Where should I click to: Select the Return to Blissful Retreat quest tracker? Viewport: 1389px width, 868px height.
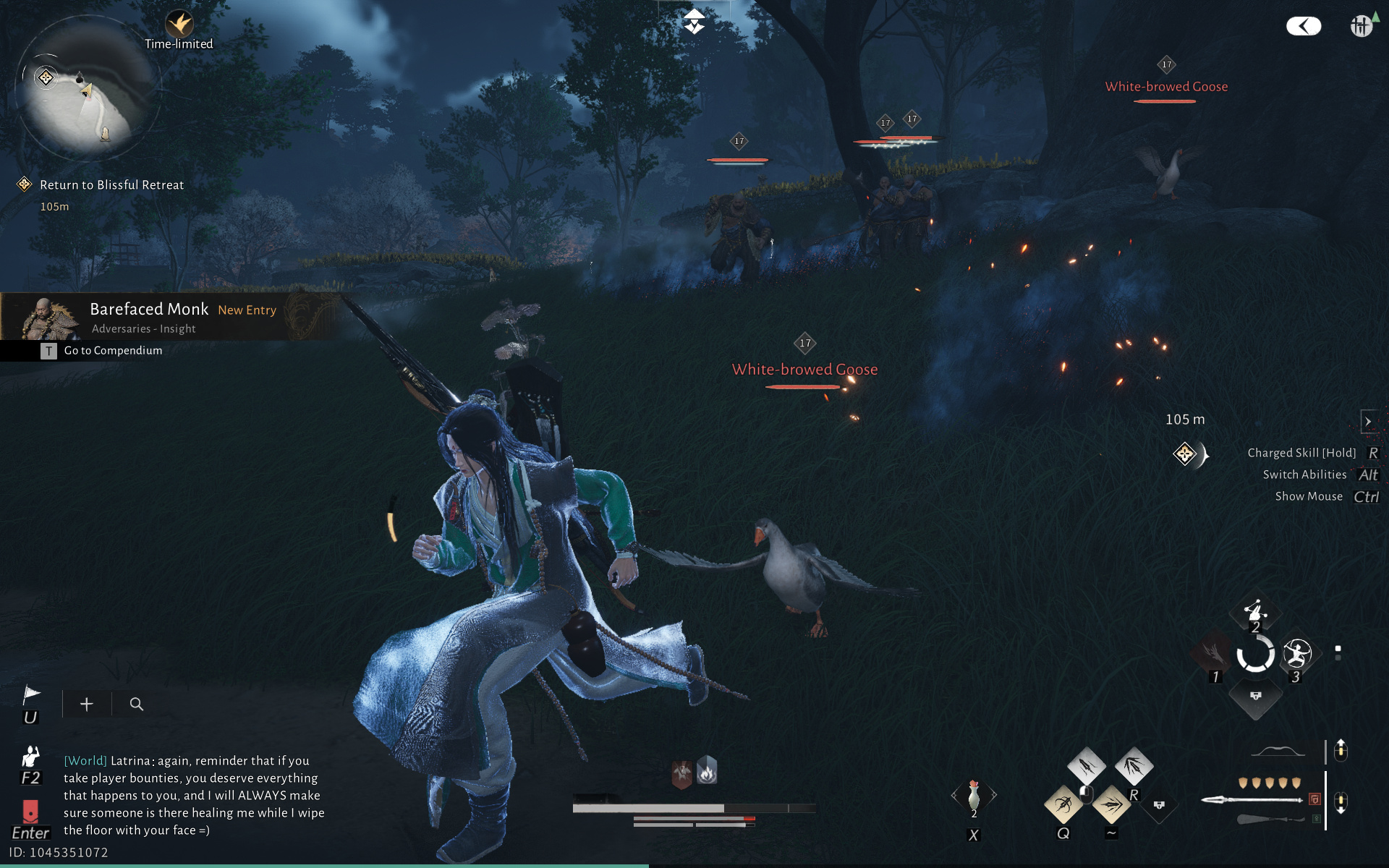(x=111, y=185)
